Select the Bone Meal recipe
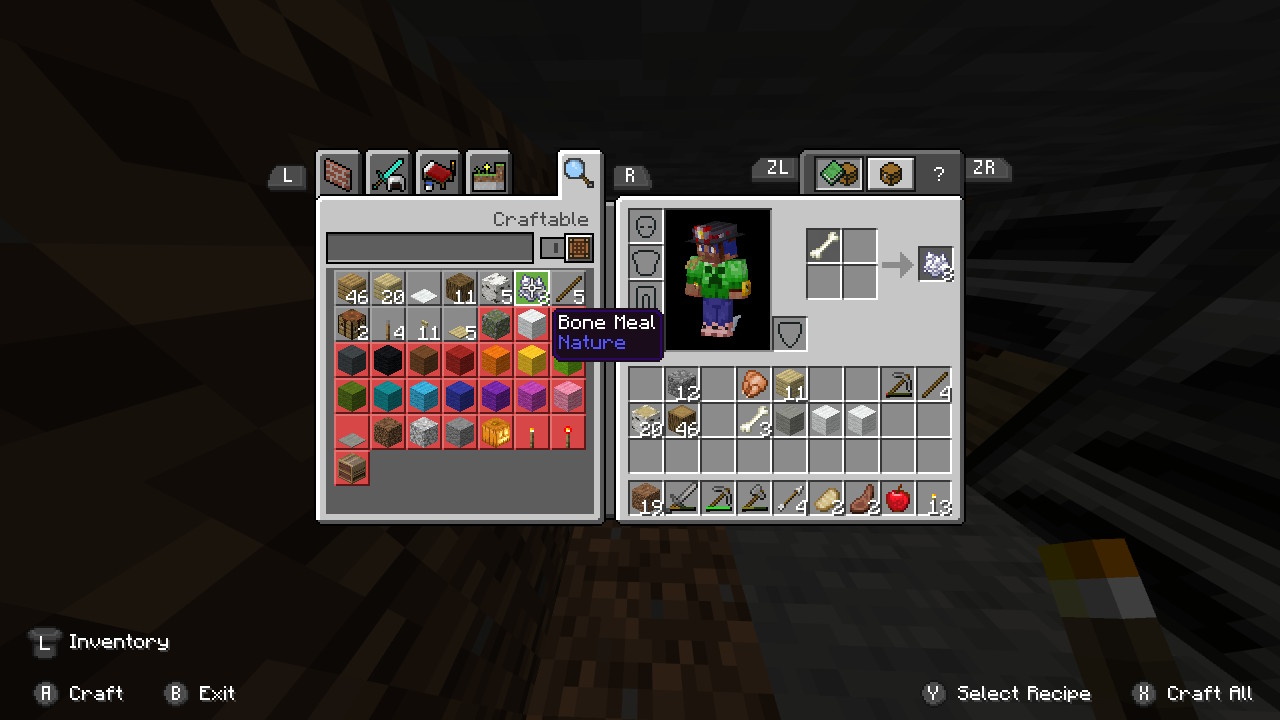The width and height of the screenshot is (1280, 720). click(532, 289)
